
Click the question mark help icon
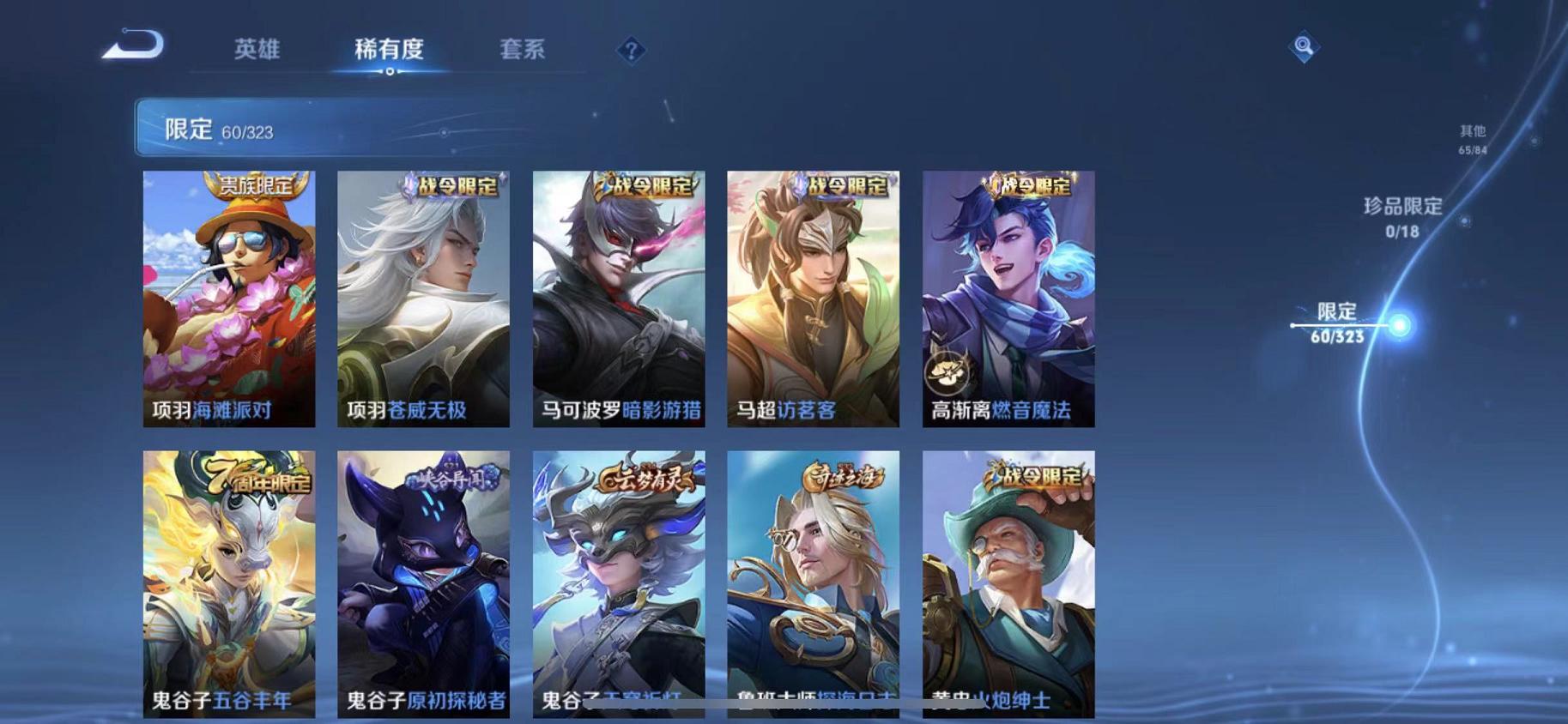(631, 51)
